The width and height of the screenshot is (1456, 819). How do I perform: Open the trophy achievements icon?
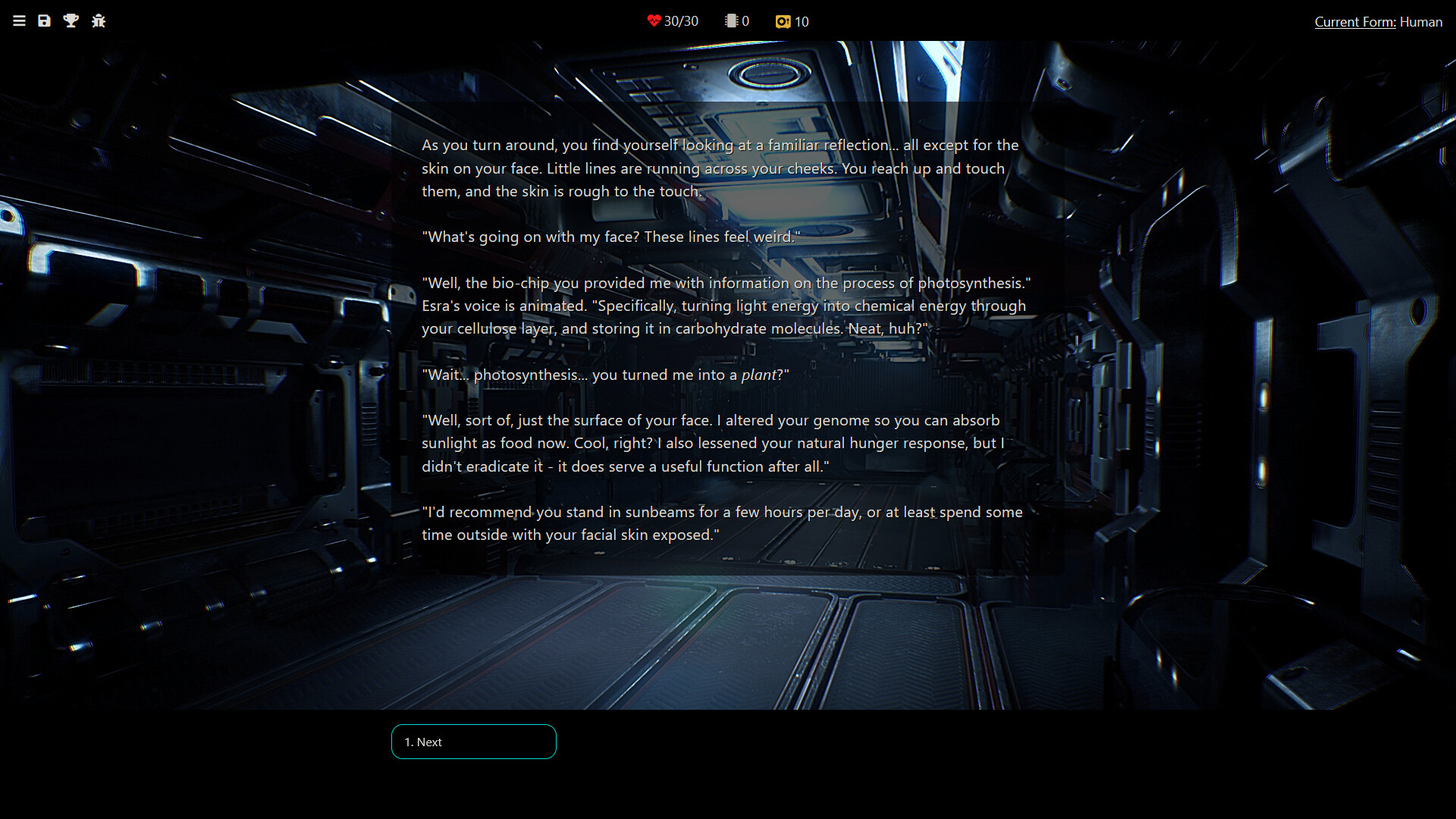coord(71,21)
